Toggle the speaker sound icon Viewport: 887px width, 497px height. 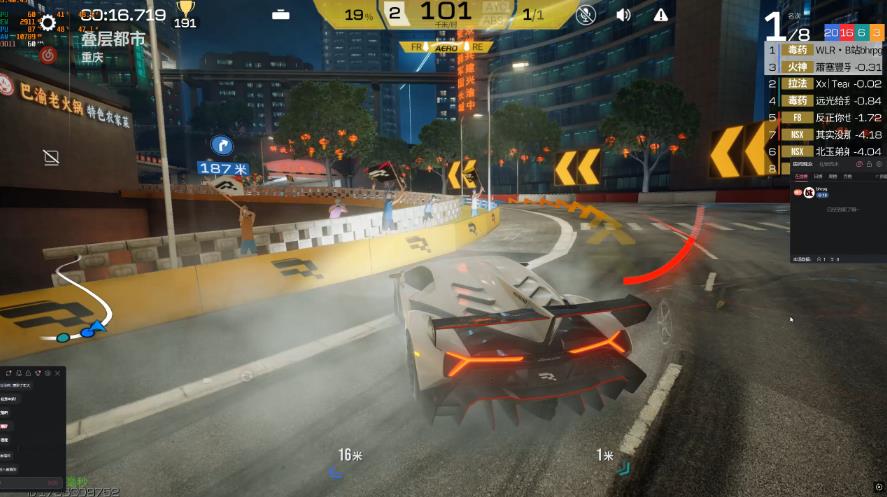coord(623,14)
